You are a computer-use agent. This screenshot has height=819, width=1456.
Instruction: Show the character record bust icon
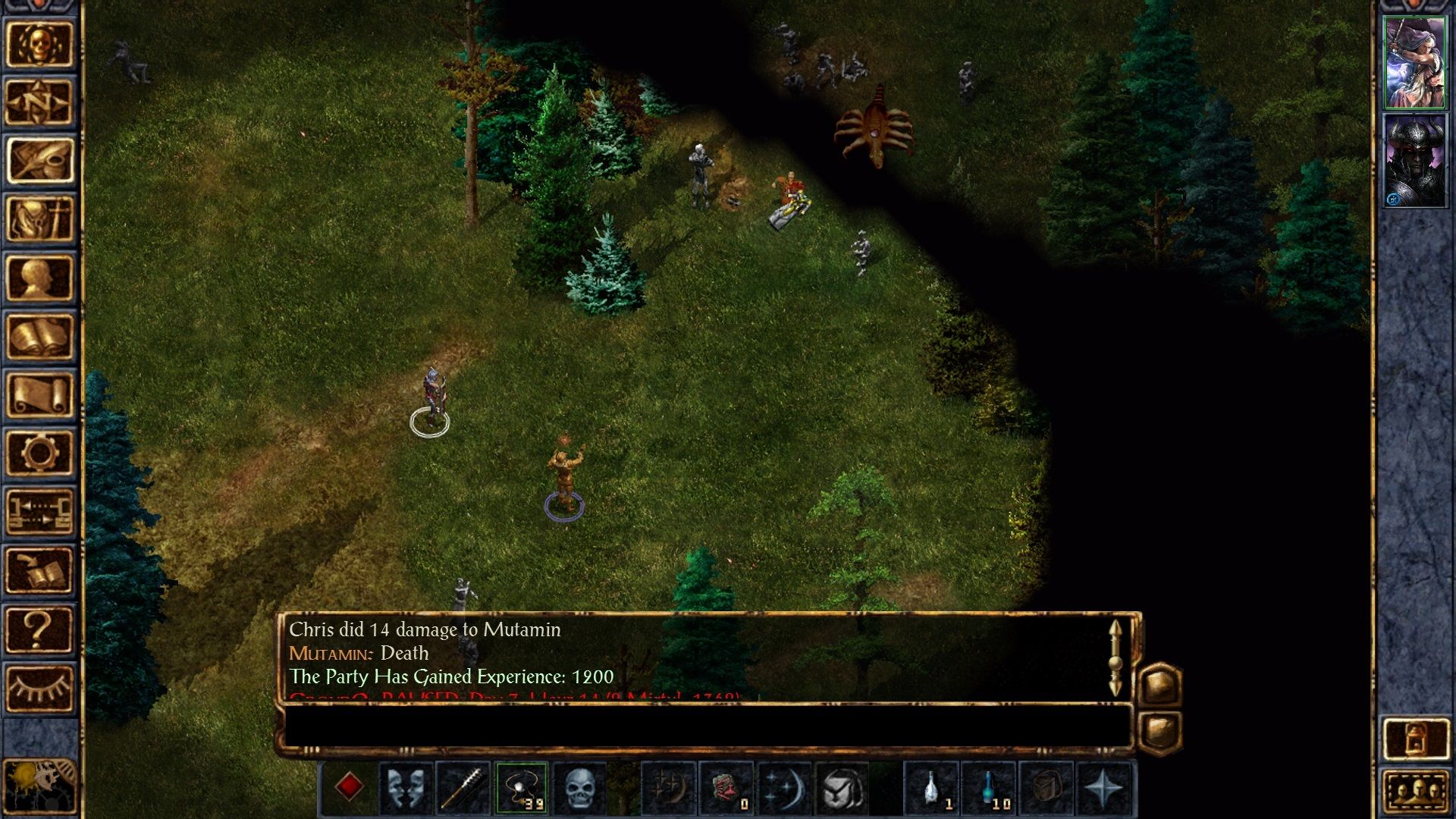pyautogui.click(x=39, y=278)
